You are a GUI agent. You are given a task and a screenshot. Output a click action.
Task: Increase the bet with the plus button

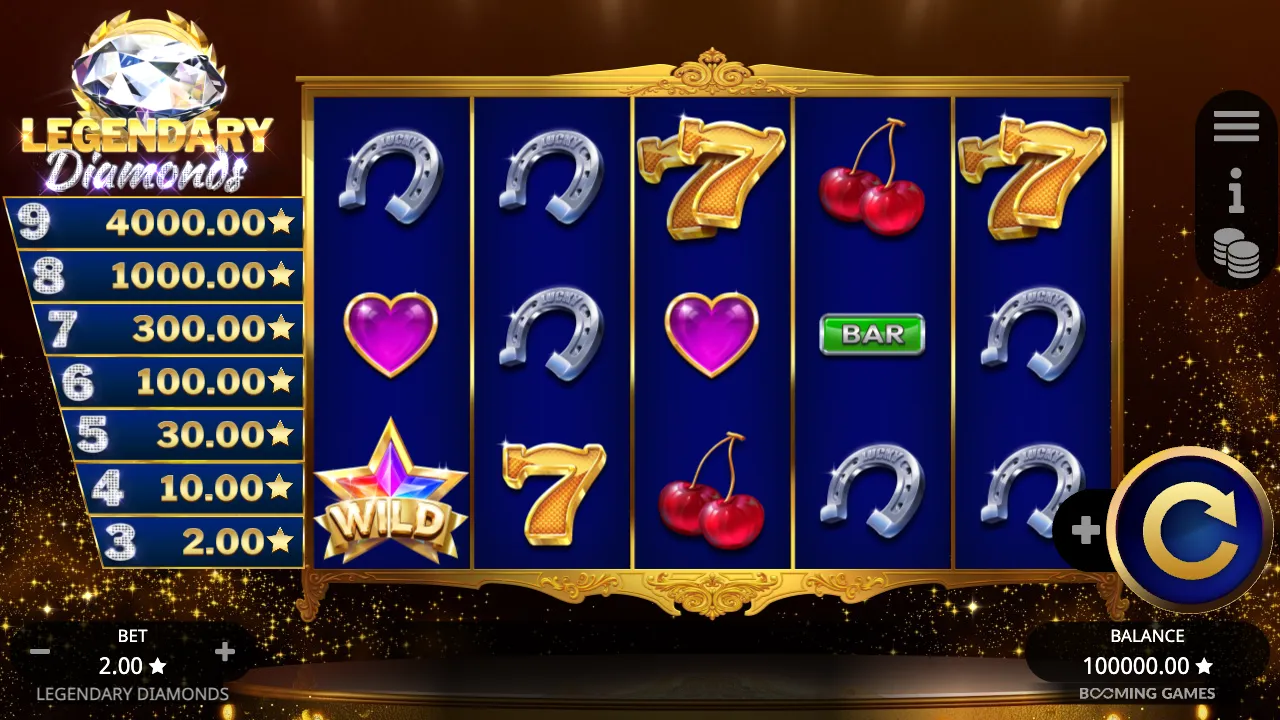[x=224, y=651]
